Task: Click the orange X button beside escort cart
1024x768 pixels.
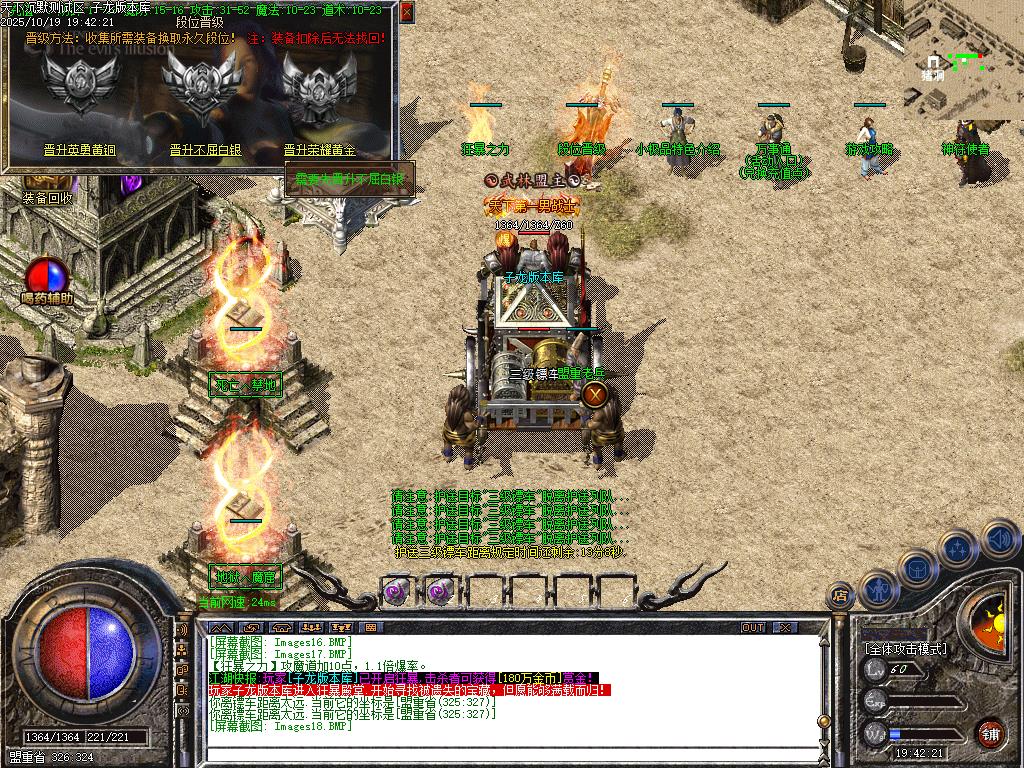Action: 594,394
